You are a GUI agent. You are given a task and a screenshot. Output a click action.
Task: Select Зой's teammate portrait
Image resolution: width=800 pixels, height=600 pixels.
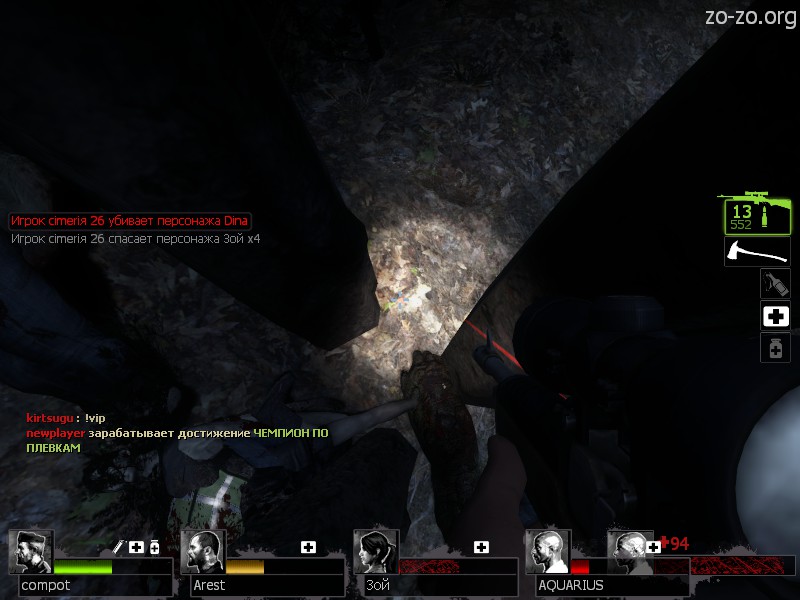pos(376,551)
